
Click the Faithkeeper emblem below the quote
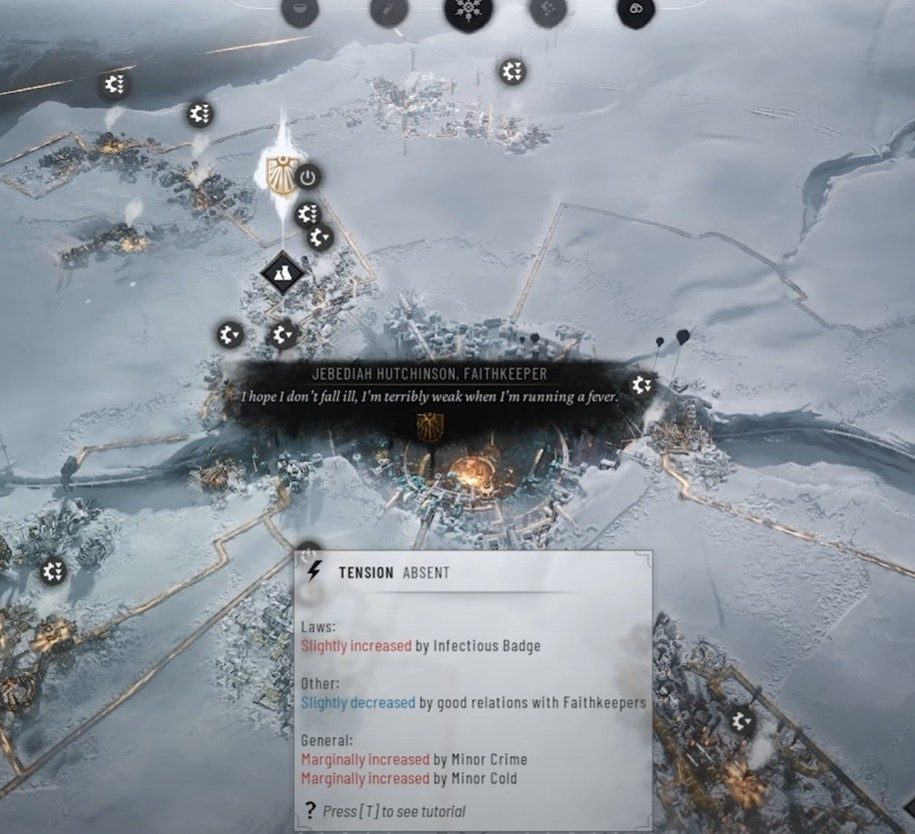tap(430, 427)
